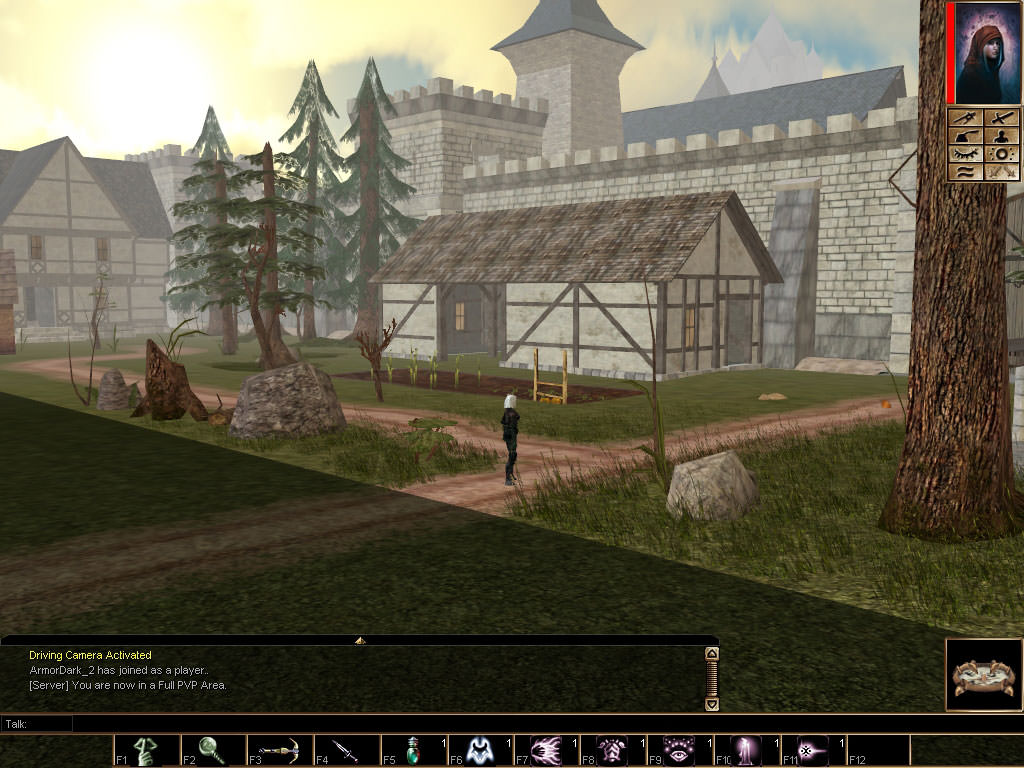Cast the F7 spiky burst spell
1024x768 pixels.
tap(547, 750)
